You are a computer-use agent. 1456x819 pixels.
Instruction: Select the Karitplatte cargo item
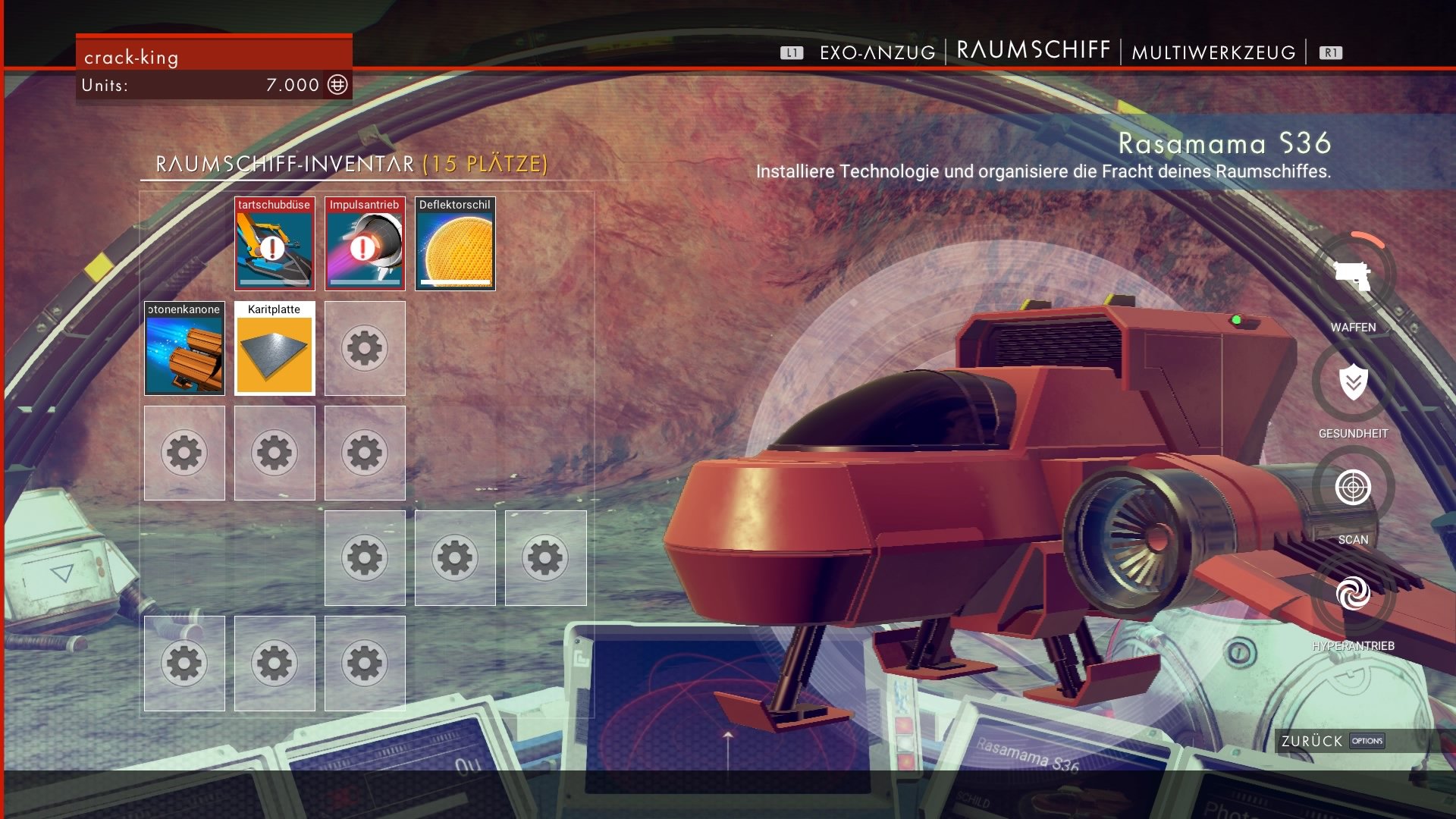(x=274, y=348)
